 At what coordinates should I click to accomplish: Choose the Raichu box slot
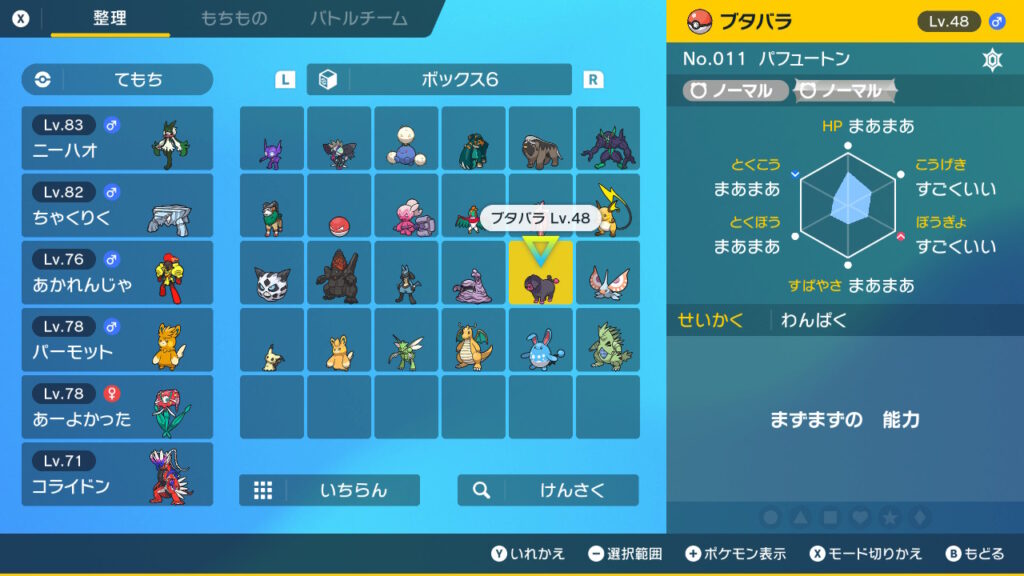[x=608, y=206]
